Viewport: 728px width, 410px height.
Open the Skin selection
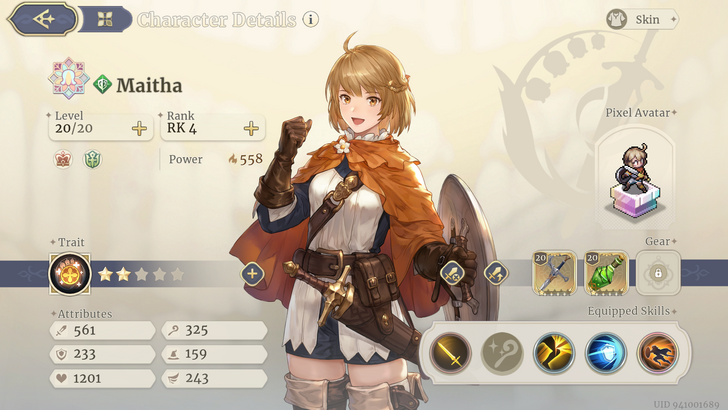tap(641, 19)
